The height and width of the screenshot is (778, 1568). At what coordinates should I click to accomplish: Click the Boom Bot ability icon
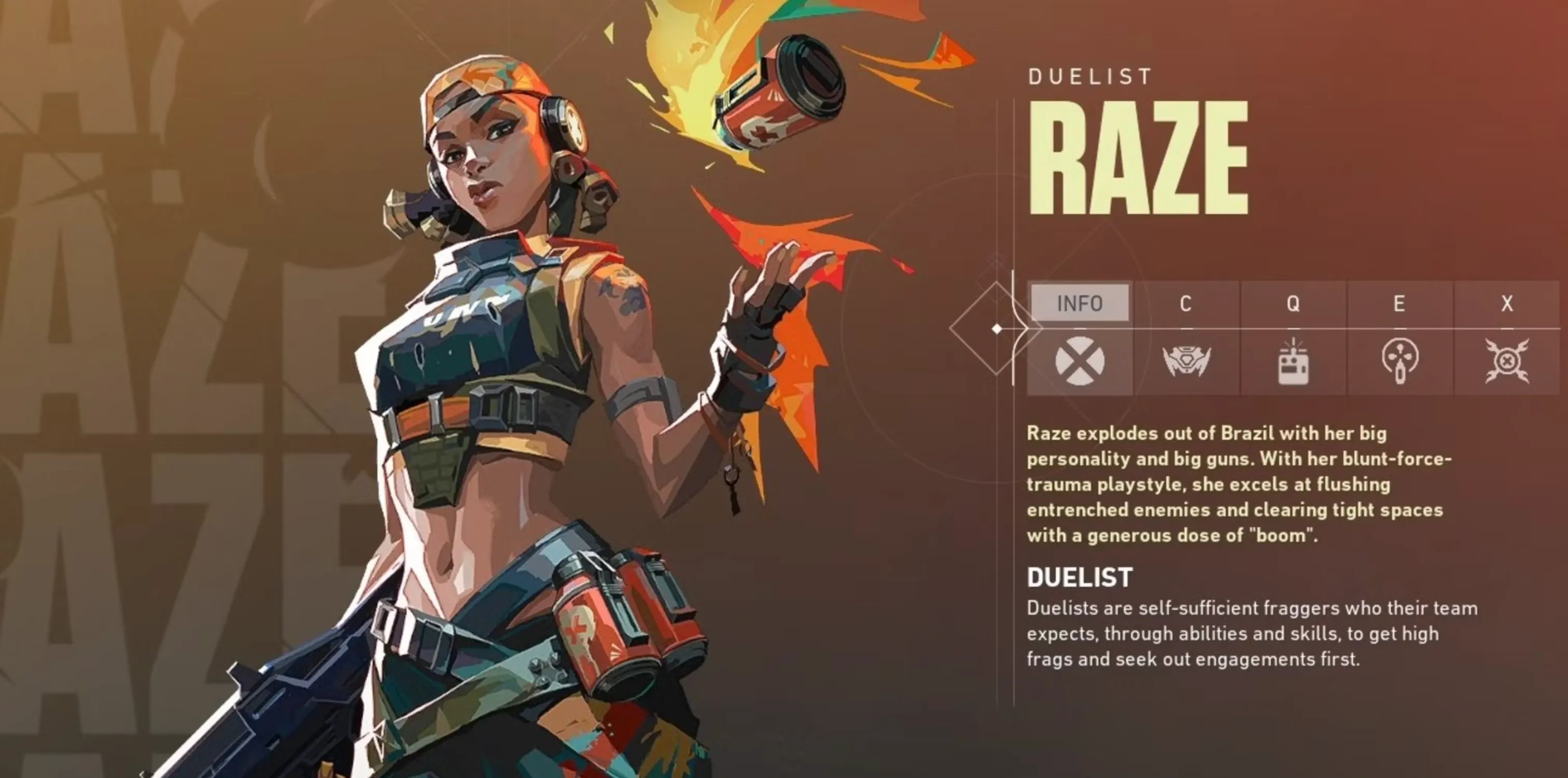click(1186, 361)
